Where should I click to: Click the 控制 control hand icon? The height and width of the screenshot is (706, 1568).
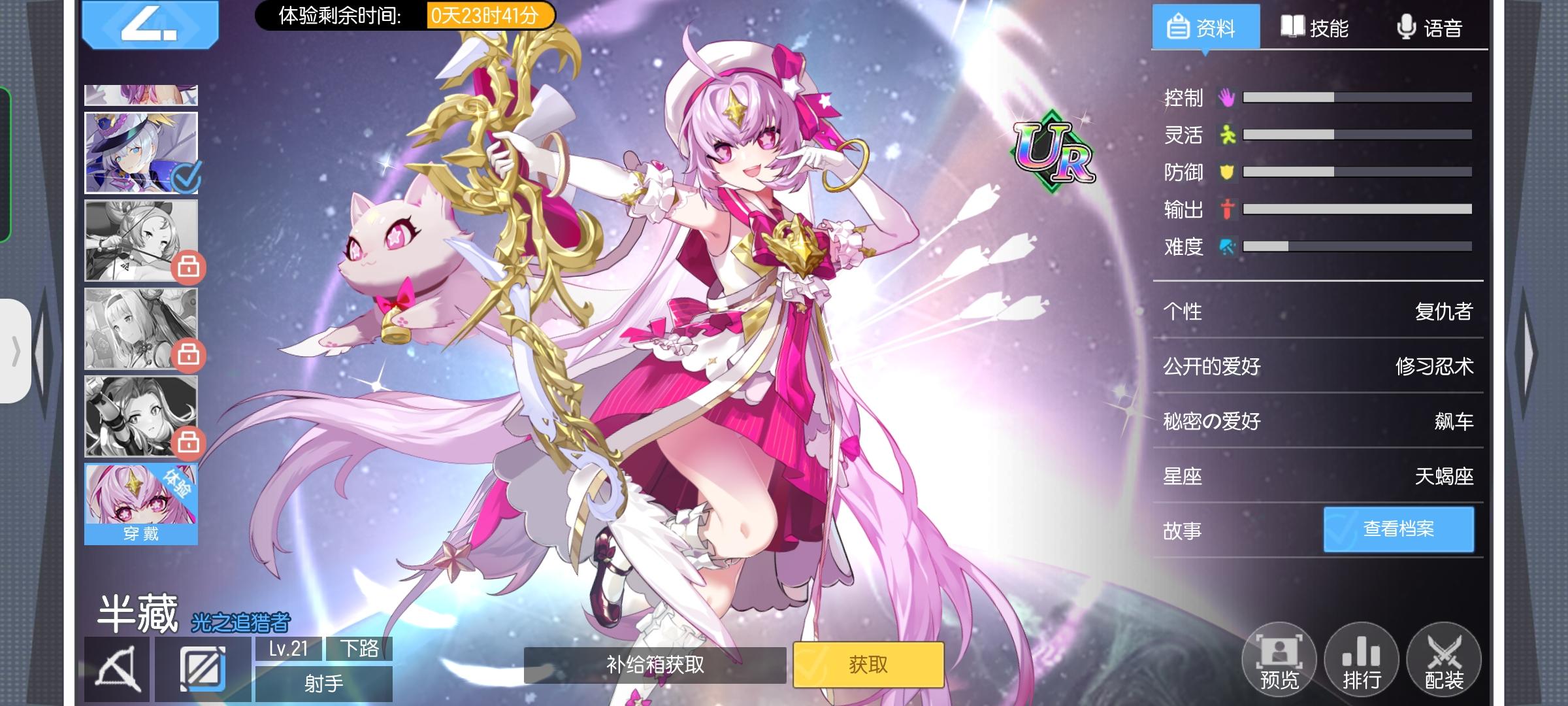(x=1227, y=97)
